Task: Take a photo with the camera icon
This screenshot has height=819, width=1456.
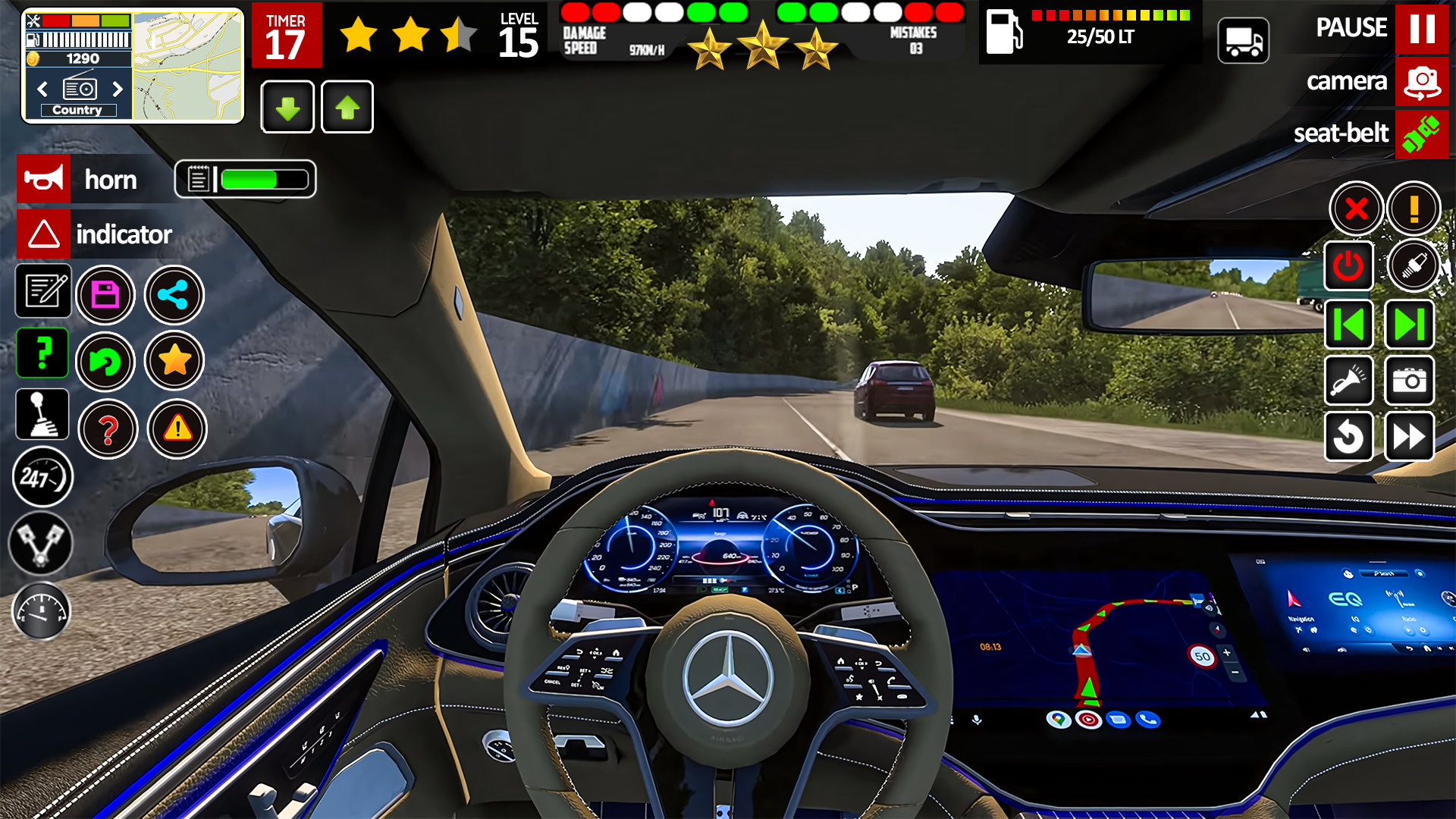Action: tap(1409, 381)
